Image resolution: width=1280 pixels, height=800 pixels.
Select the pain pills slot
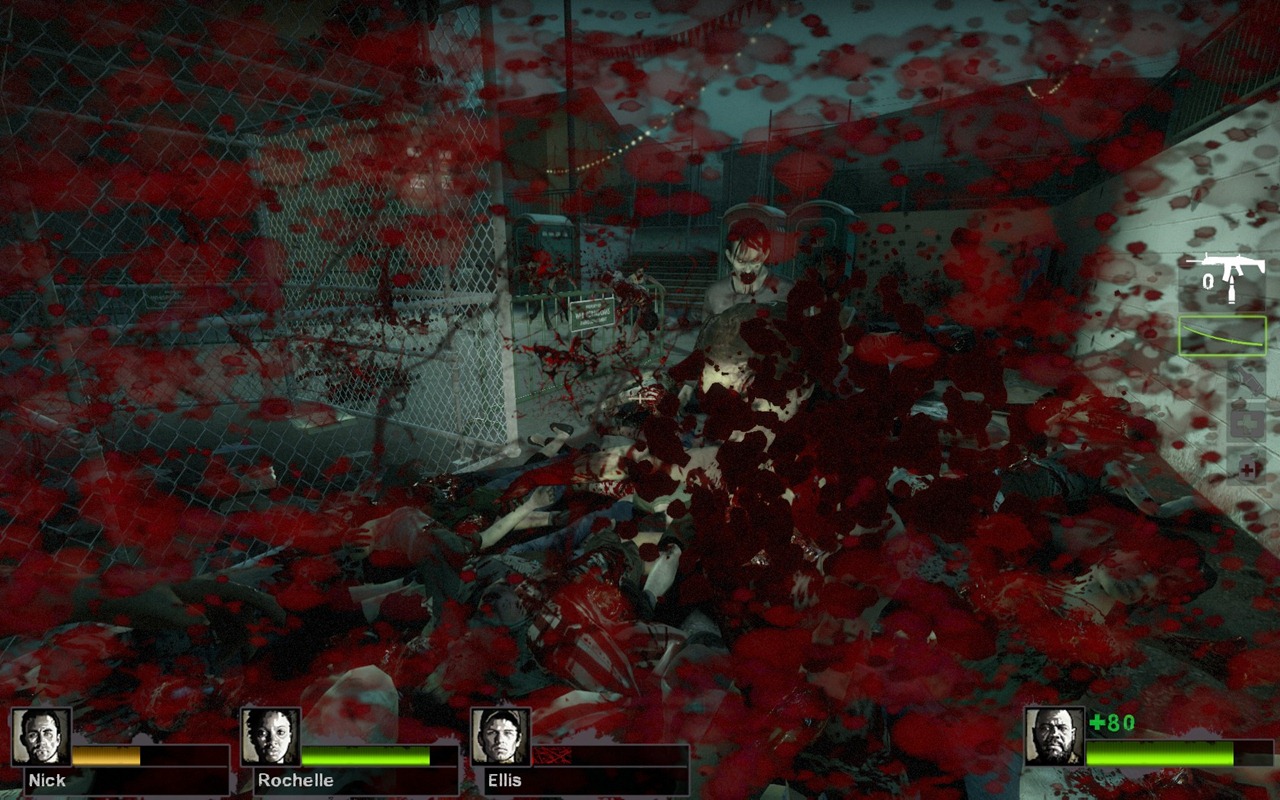1248,467
